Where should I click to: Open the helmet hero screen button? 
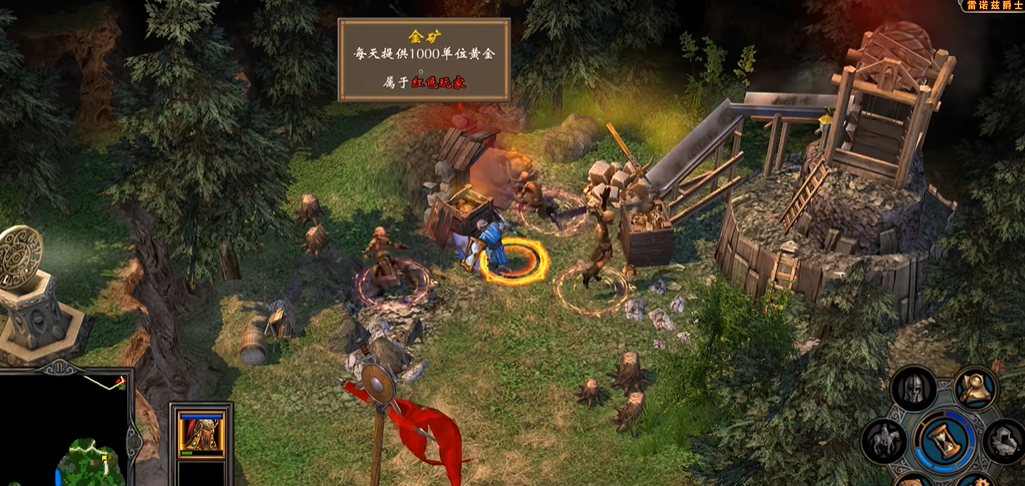pos(913,388)
